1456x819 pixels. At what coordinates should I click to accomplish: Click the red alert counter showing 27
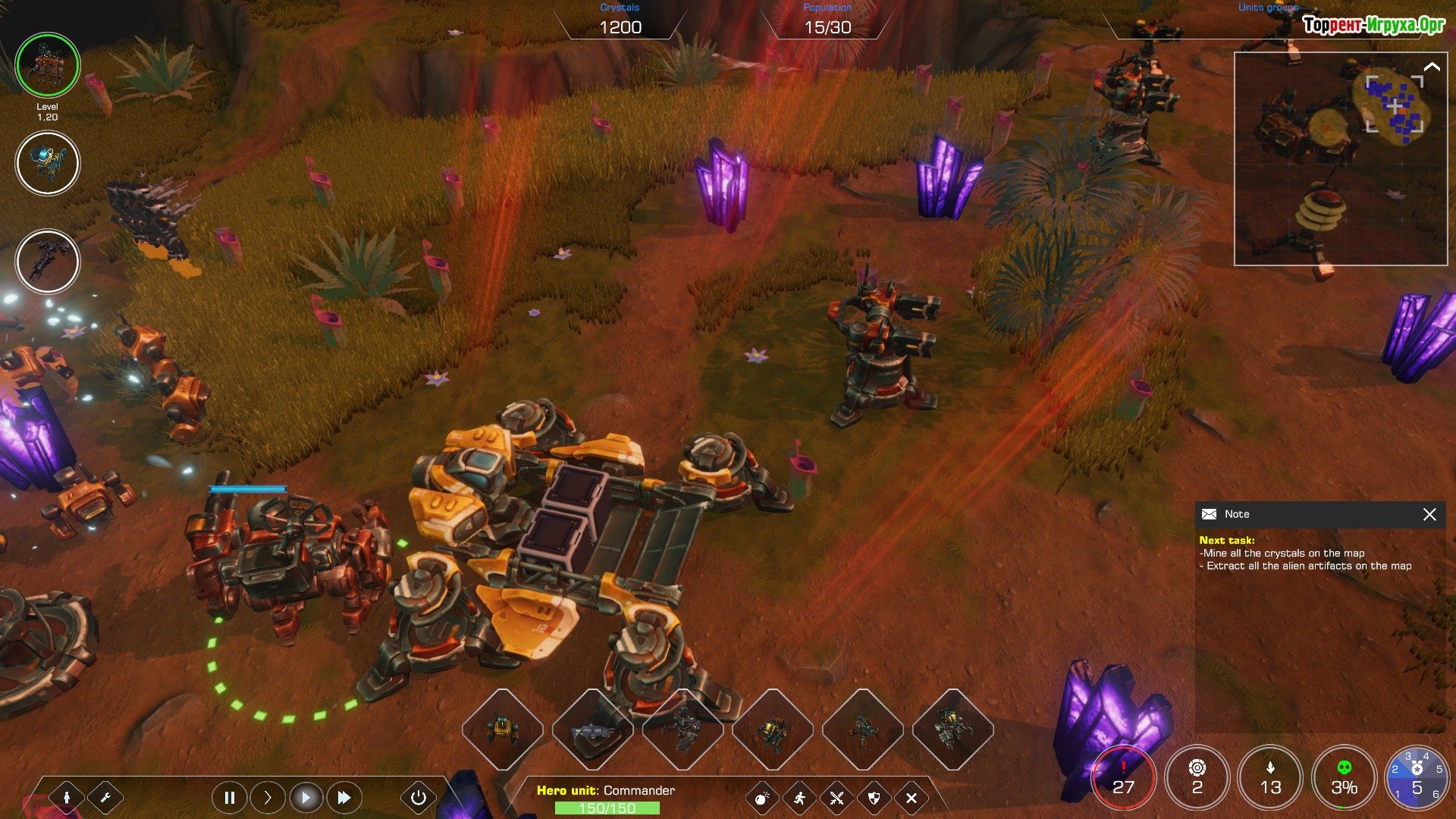click(1123, 779)
